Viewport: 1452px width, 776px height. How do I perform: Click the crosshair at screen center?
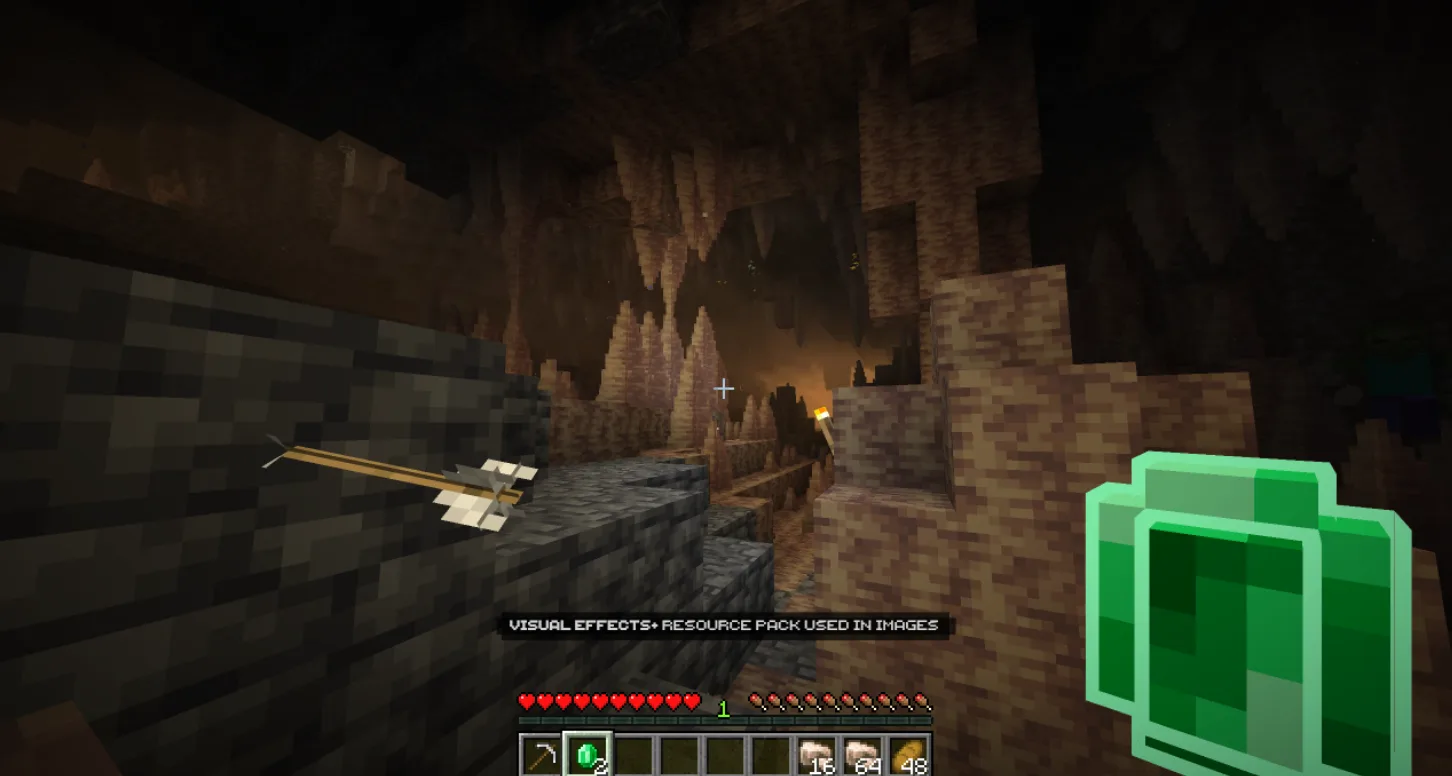point(724,388)
